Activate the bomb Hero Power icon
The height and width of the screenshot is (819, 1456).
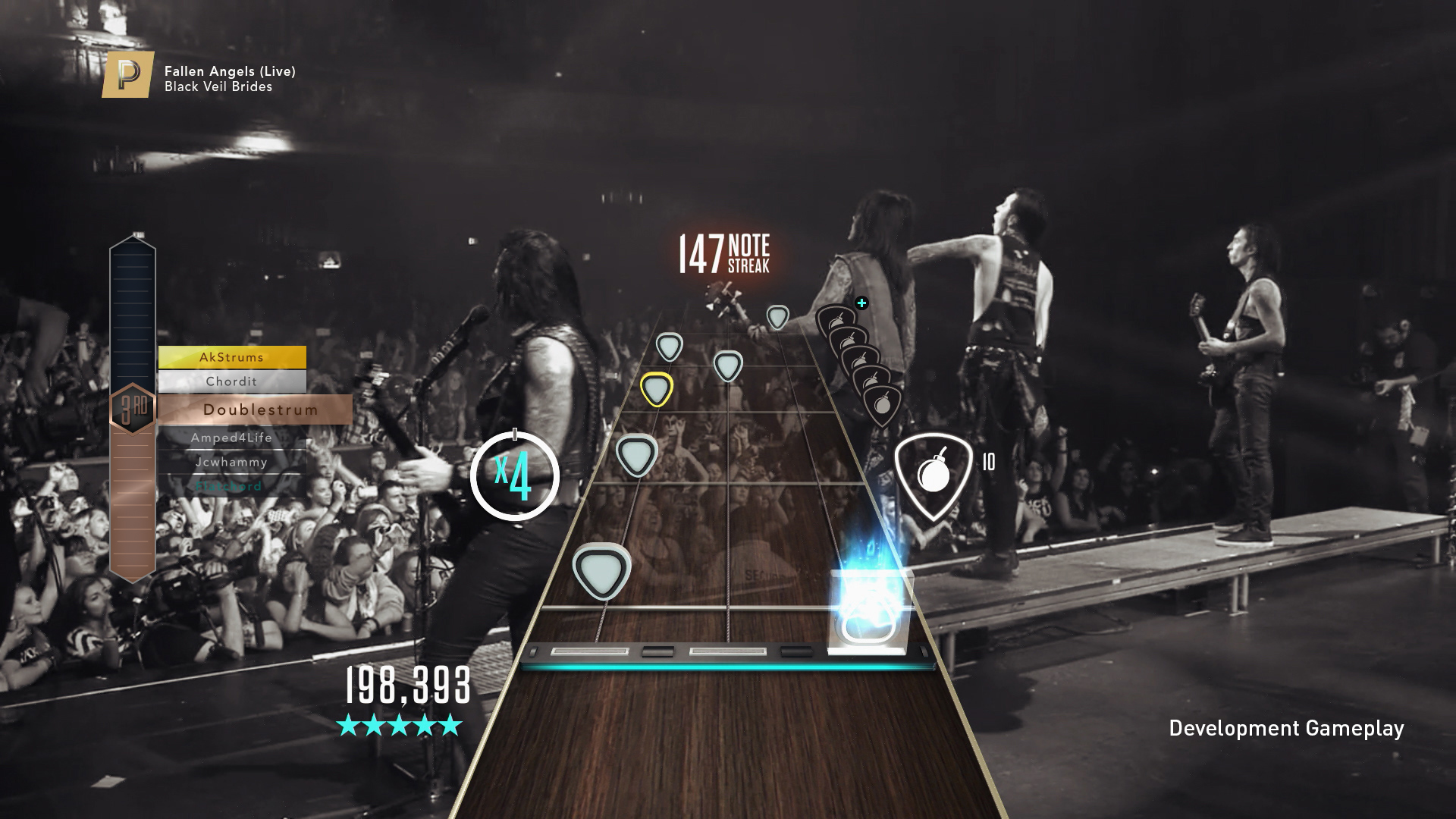pos(934,475)
